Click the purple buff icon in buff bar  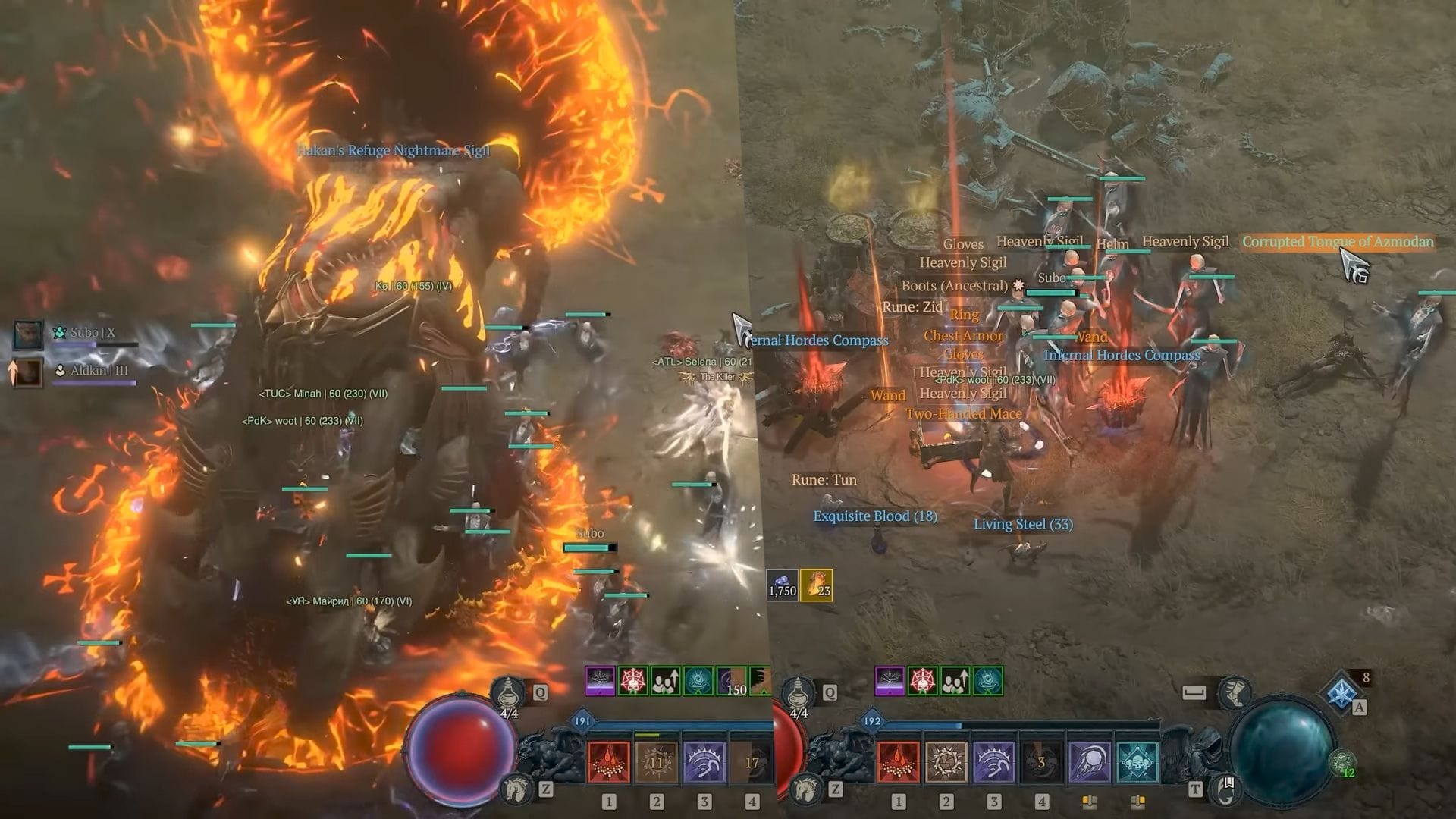[888, 680]
